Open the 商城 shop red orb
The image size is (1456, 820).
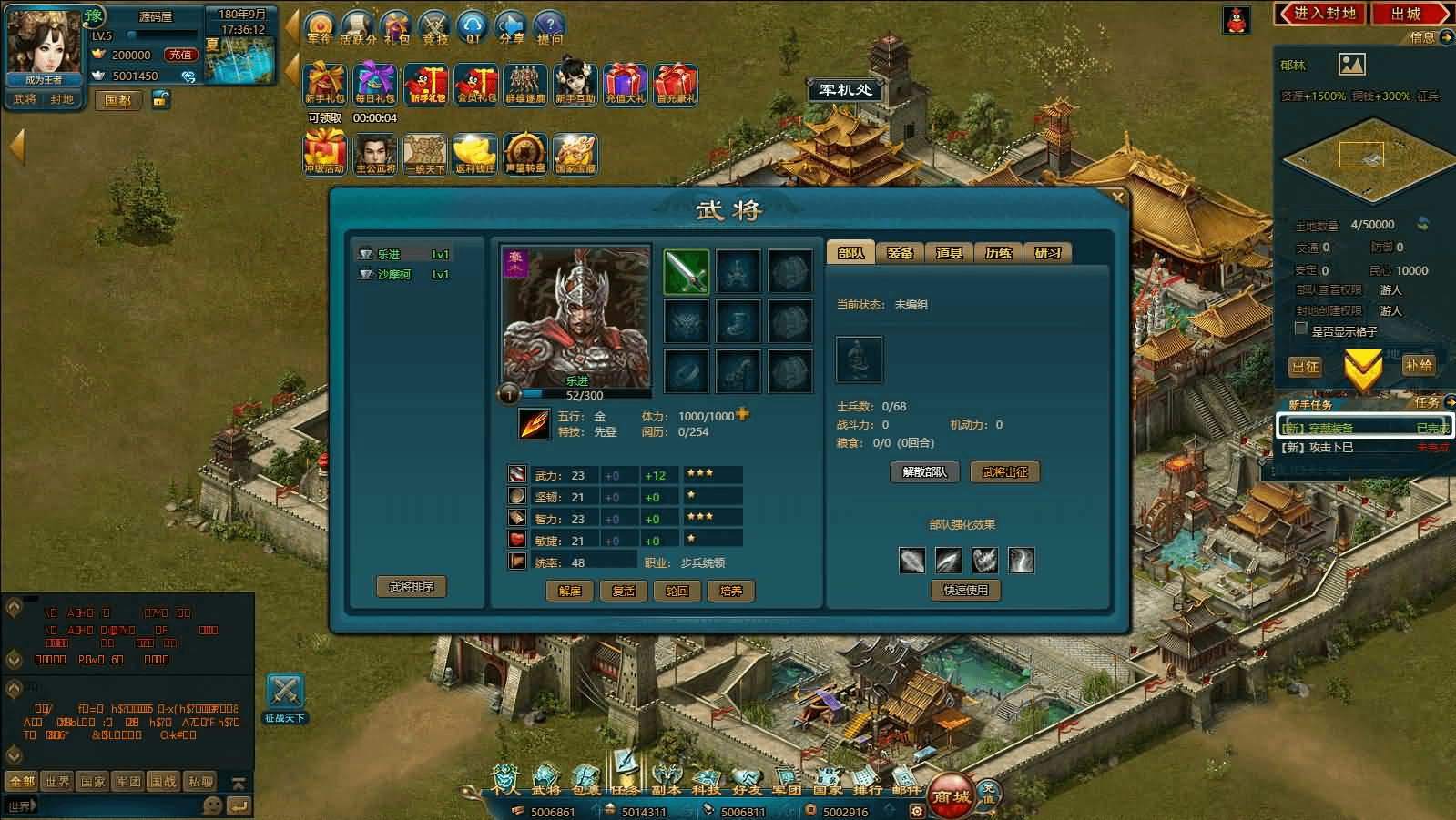951,796
